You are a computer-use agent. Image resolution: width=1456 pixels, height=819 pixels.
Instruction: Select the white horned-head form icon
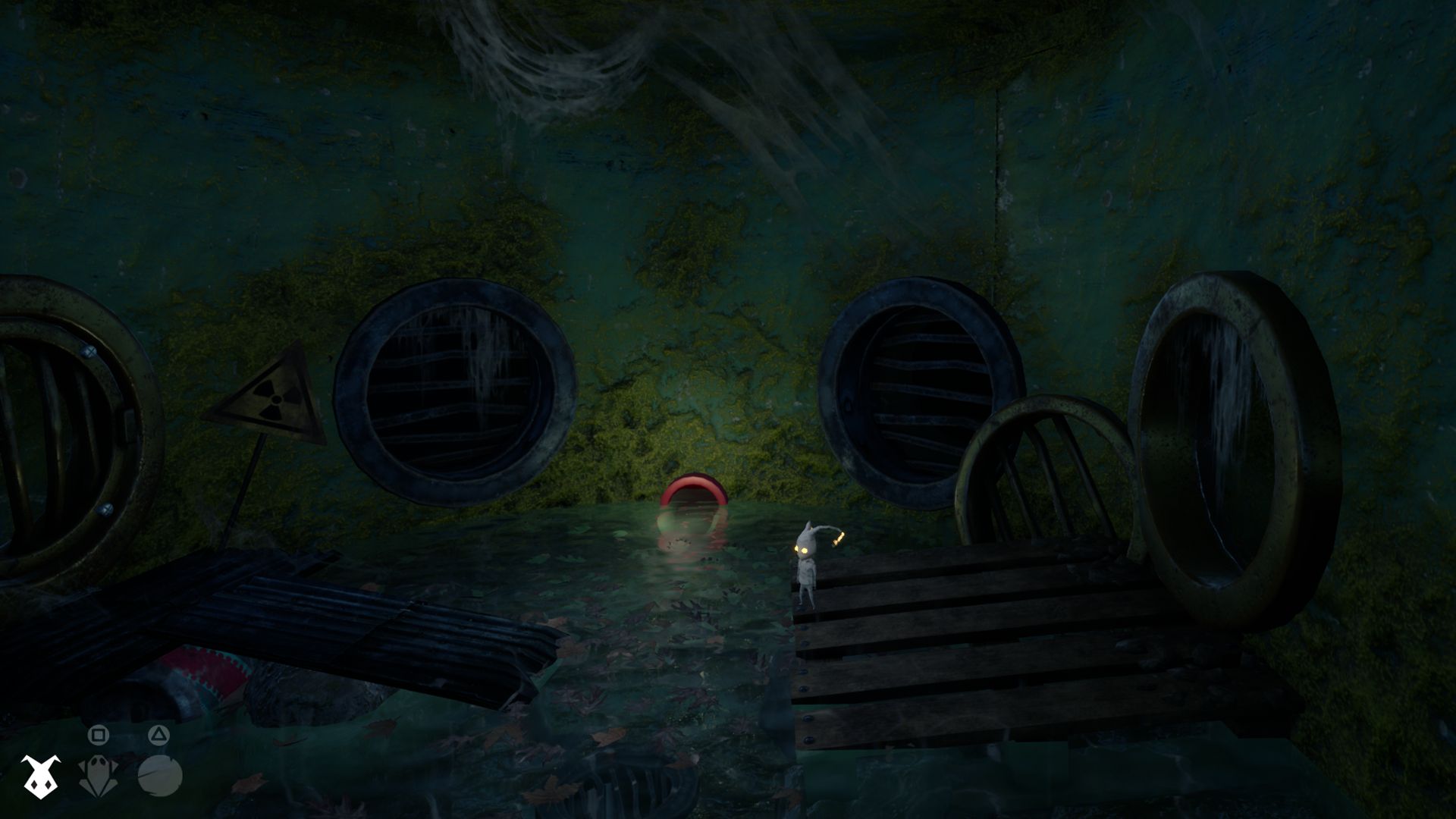click(39, 776)
